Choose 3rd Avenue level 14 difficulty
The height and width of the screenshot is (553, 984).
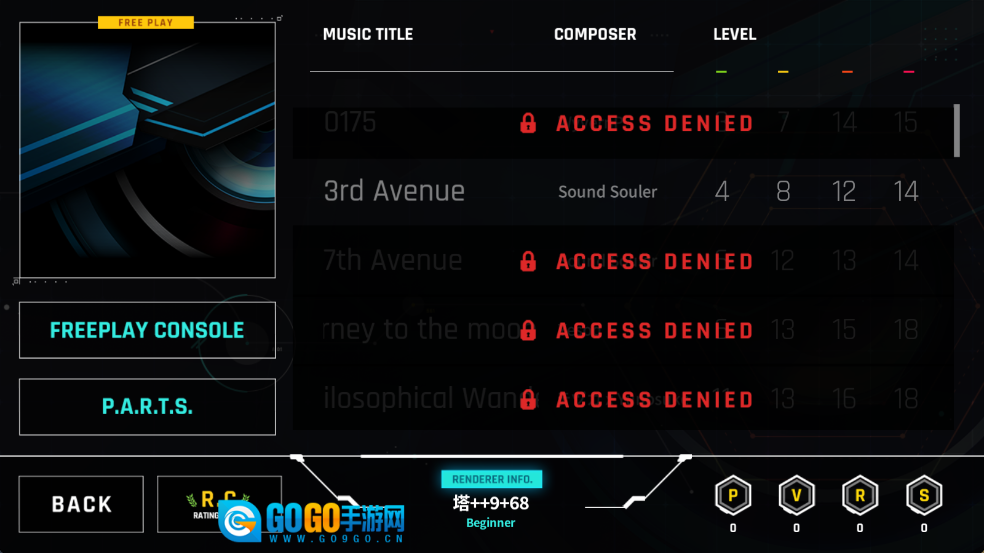point(906,191)
